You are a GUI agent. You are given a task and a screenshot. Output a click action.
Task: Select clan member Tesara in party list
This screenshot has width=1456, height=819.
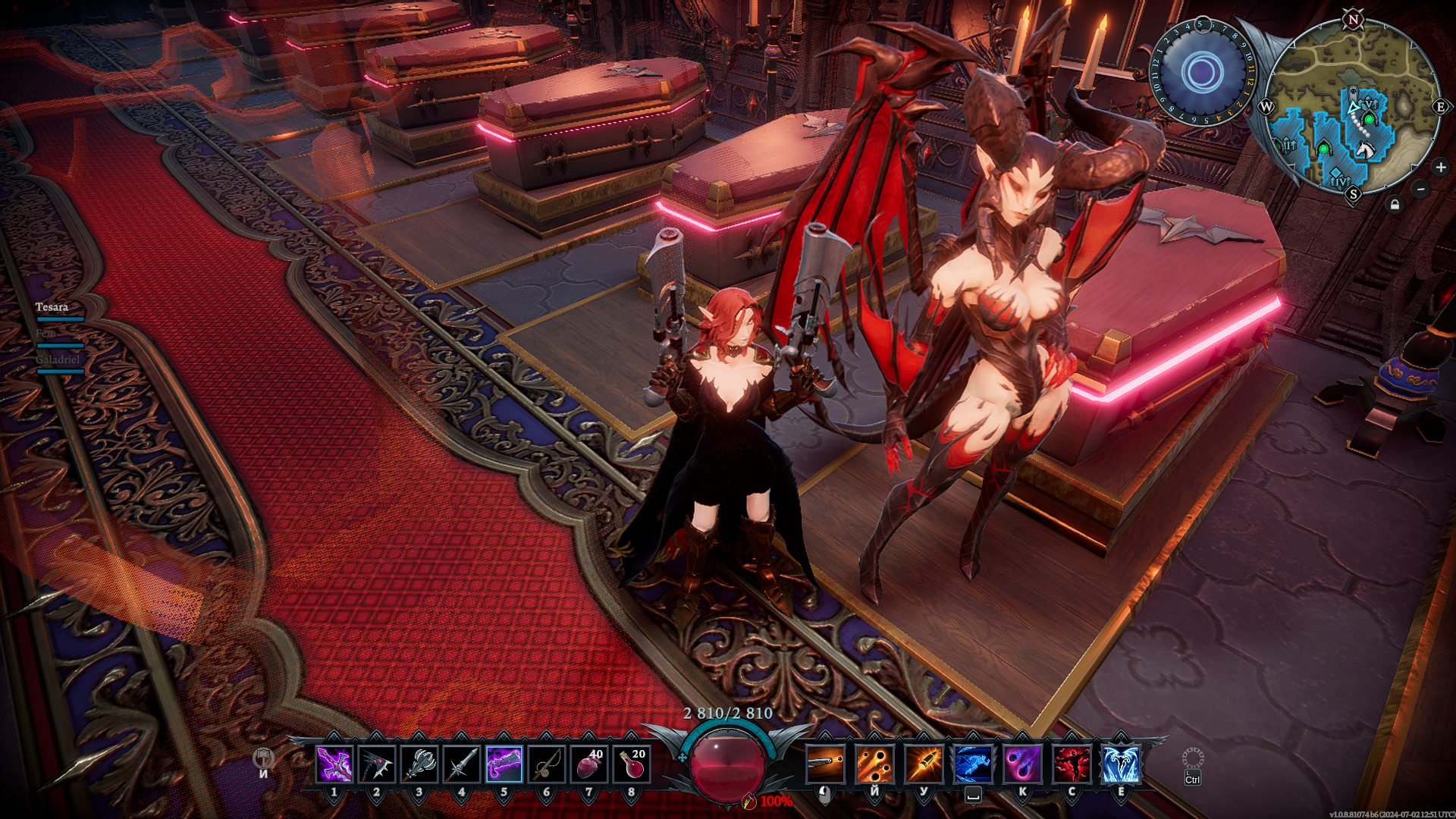[52, 307]
